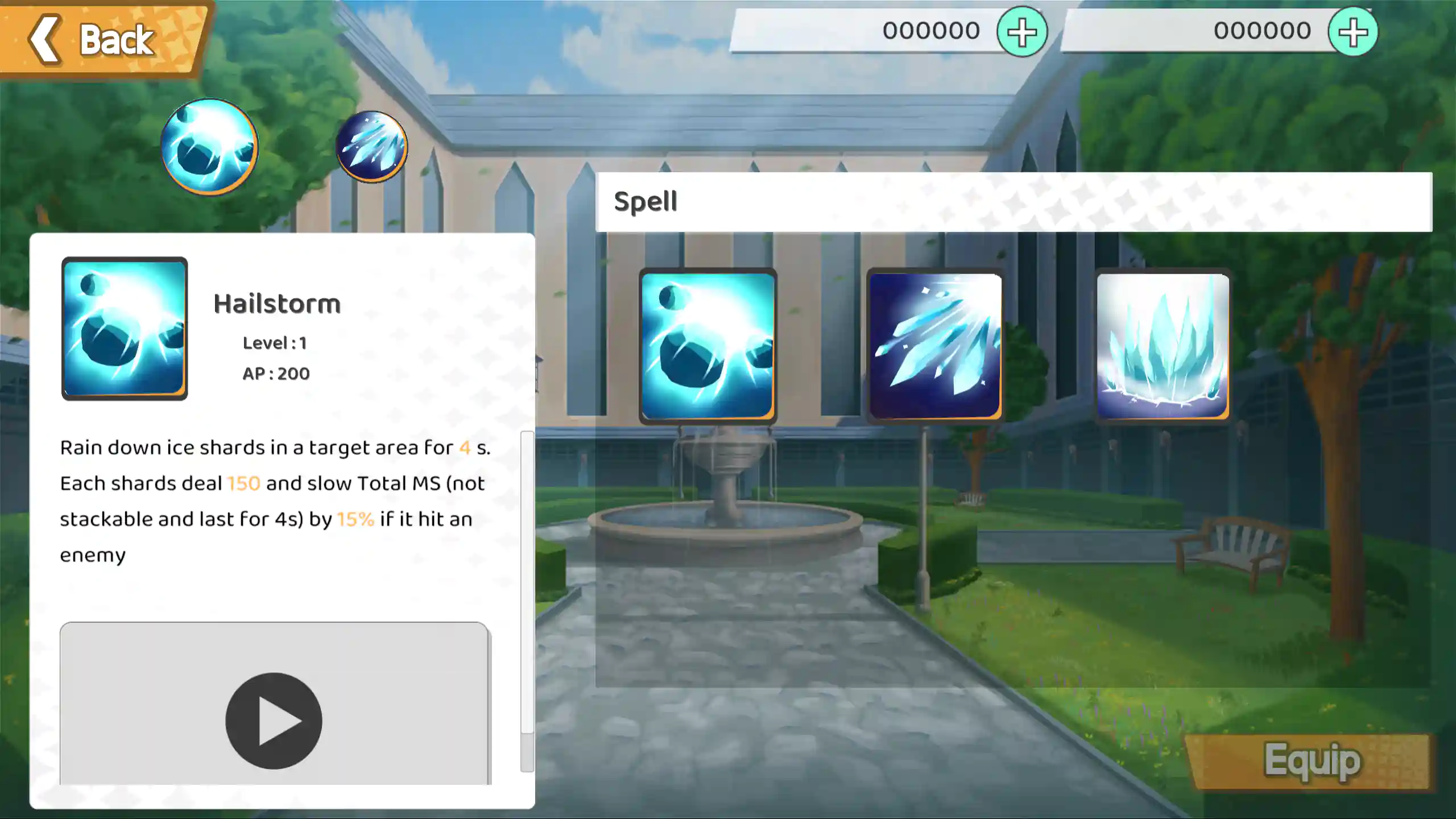Pick the ice crystal spikes spell card
The width and height of the screenshot is (1456, 819).
pyautogui.click(x=1163, y=346)
